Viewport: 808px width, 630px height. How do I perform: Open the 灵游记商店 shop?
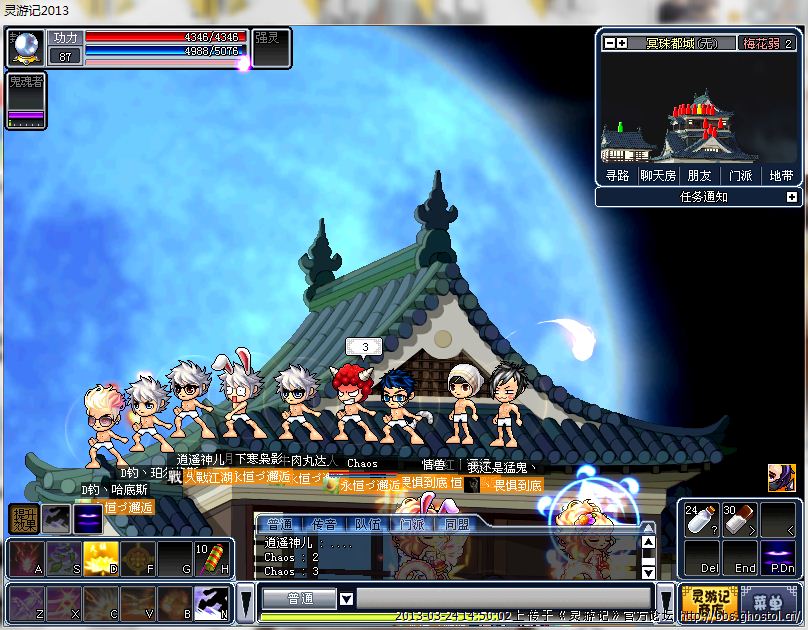point(709,600)
